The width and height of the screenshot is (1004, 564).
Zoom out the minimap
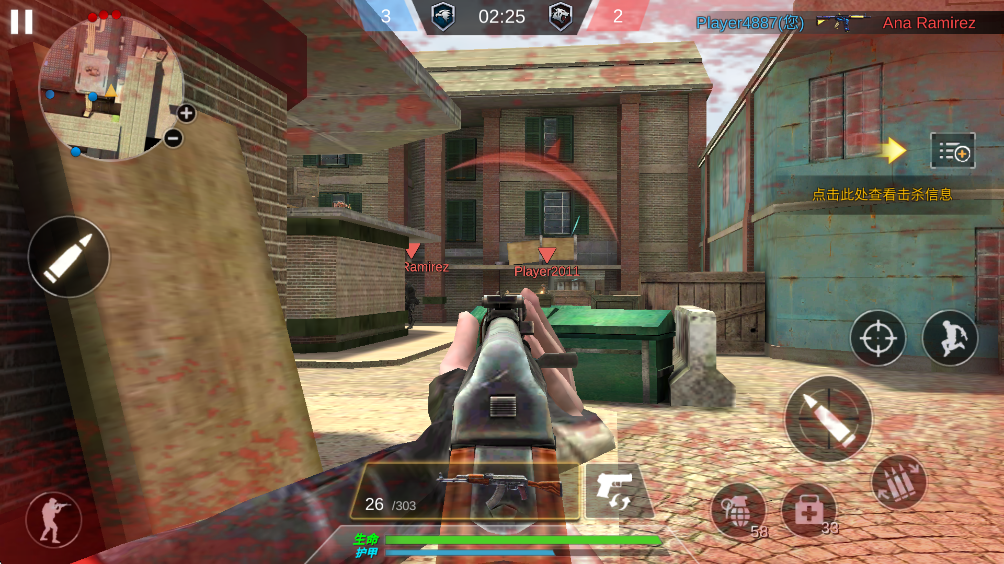point(173,138)
